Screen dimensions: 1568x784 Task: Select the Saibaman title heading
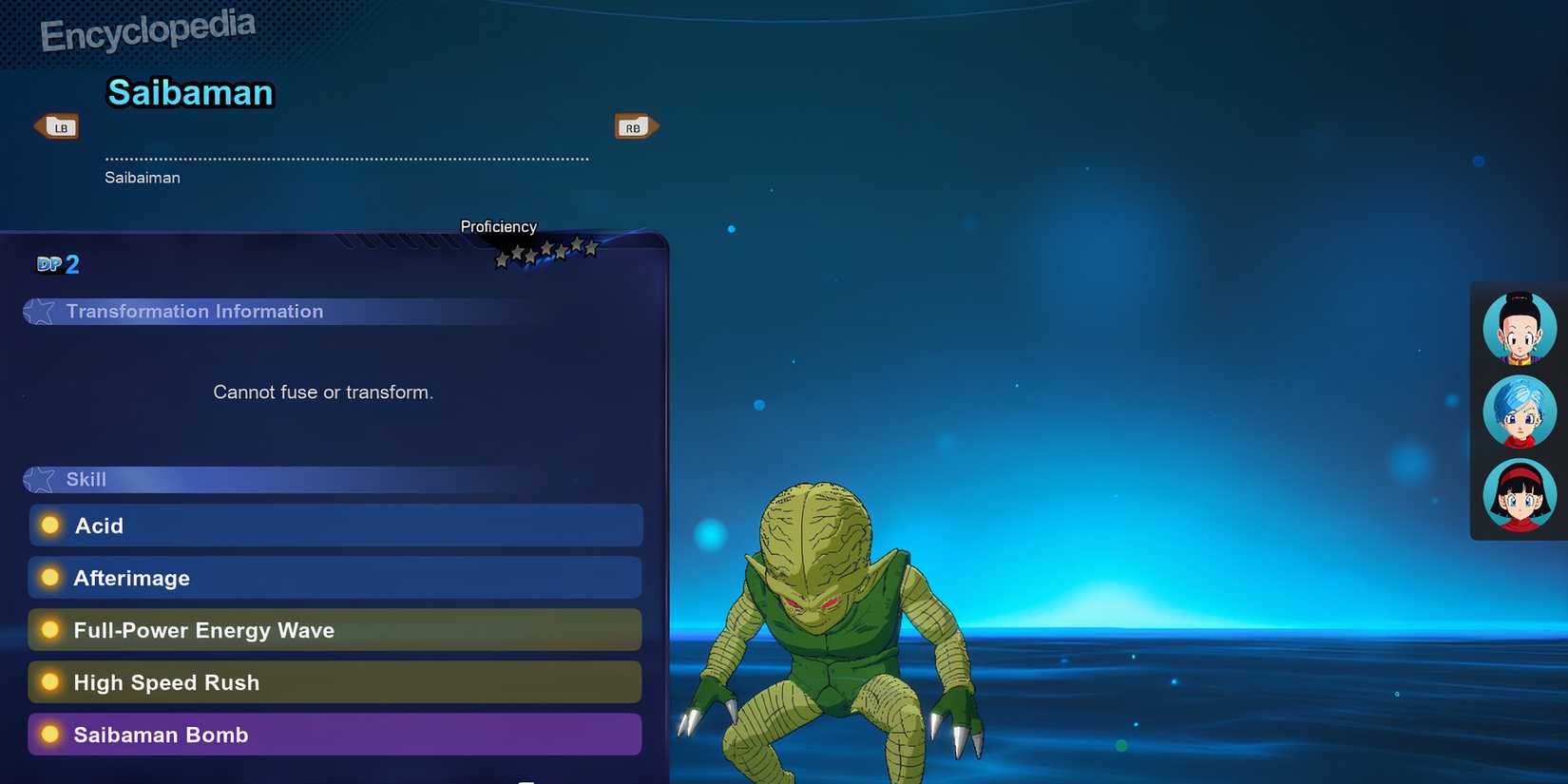[189, 92]
